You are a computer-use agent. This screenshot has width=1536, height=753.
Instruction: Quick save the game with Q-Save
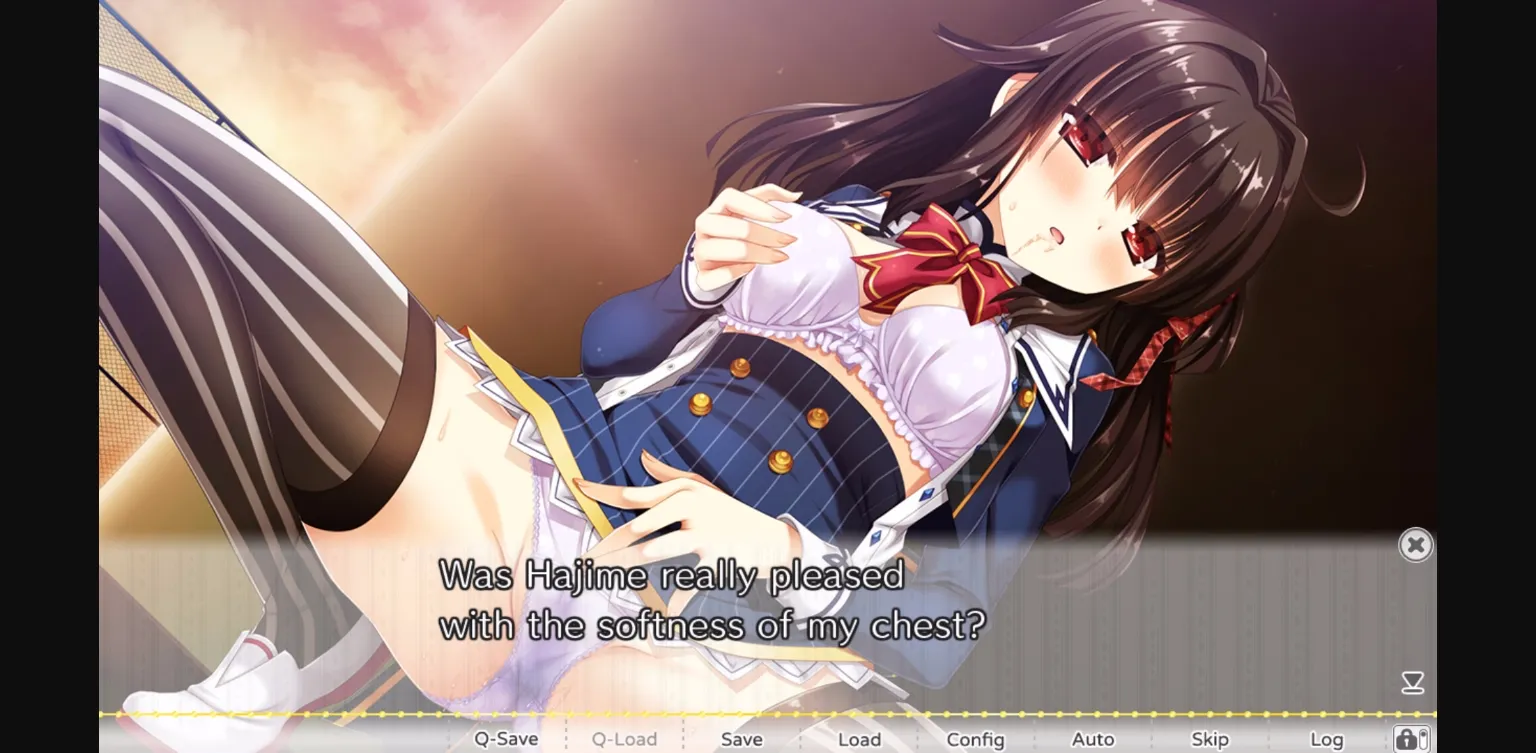(x=505, y=738)
